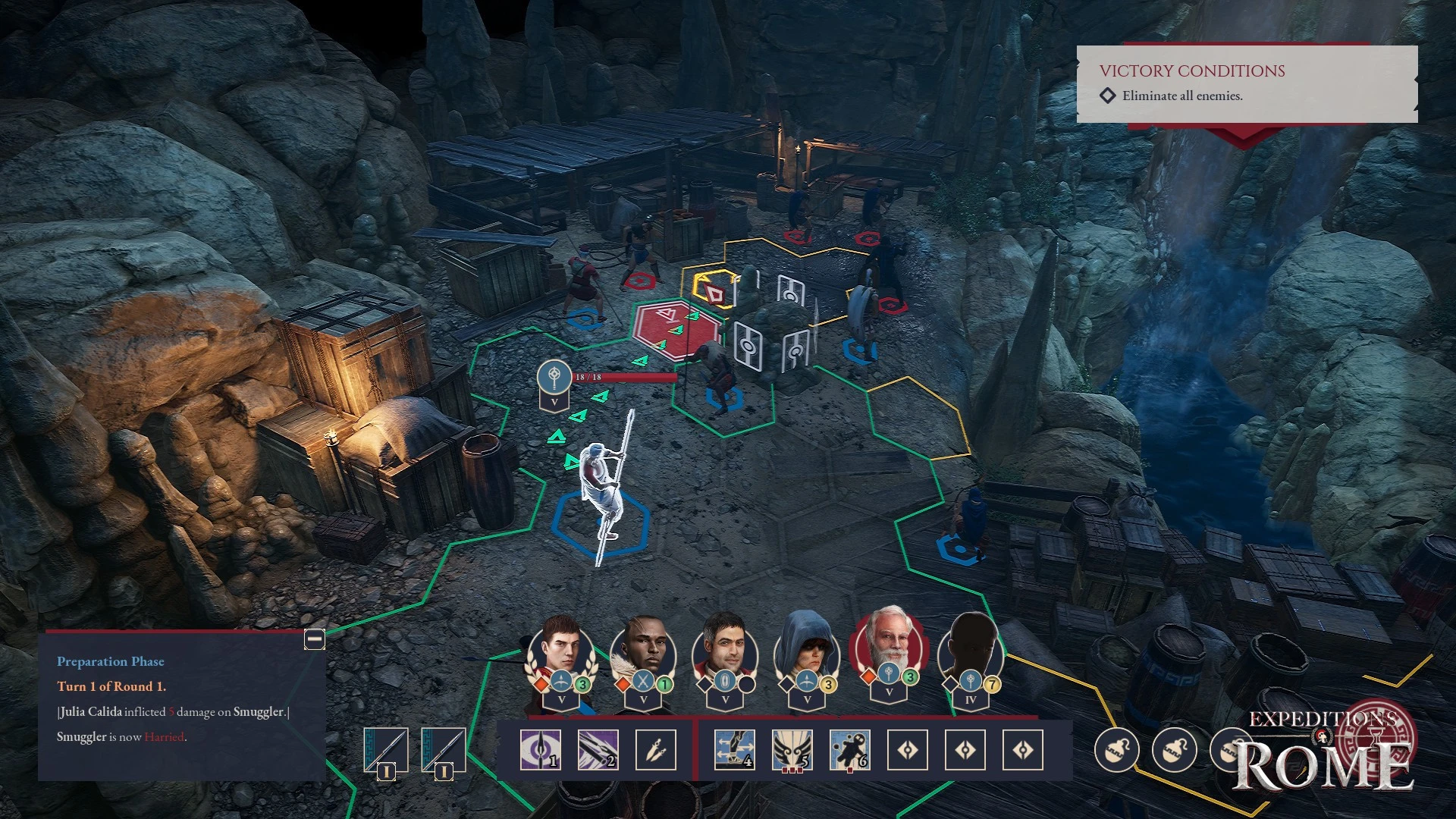Screen dimensions: 1456x819
Task: Select the white-bearded old man portrait
Action: pyautogui.click(x=889, y=648)
